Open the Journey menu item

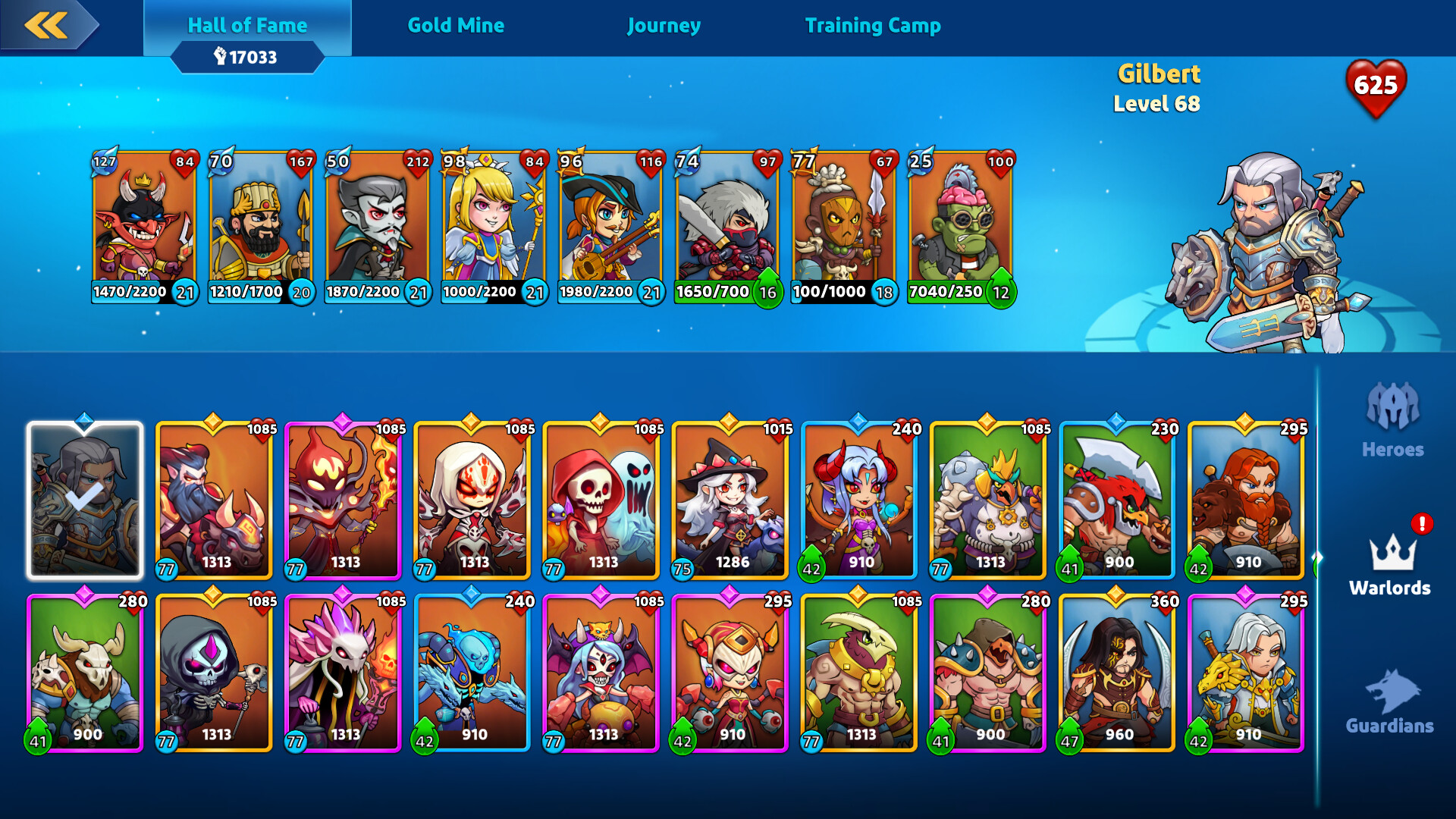664,25
